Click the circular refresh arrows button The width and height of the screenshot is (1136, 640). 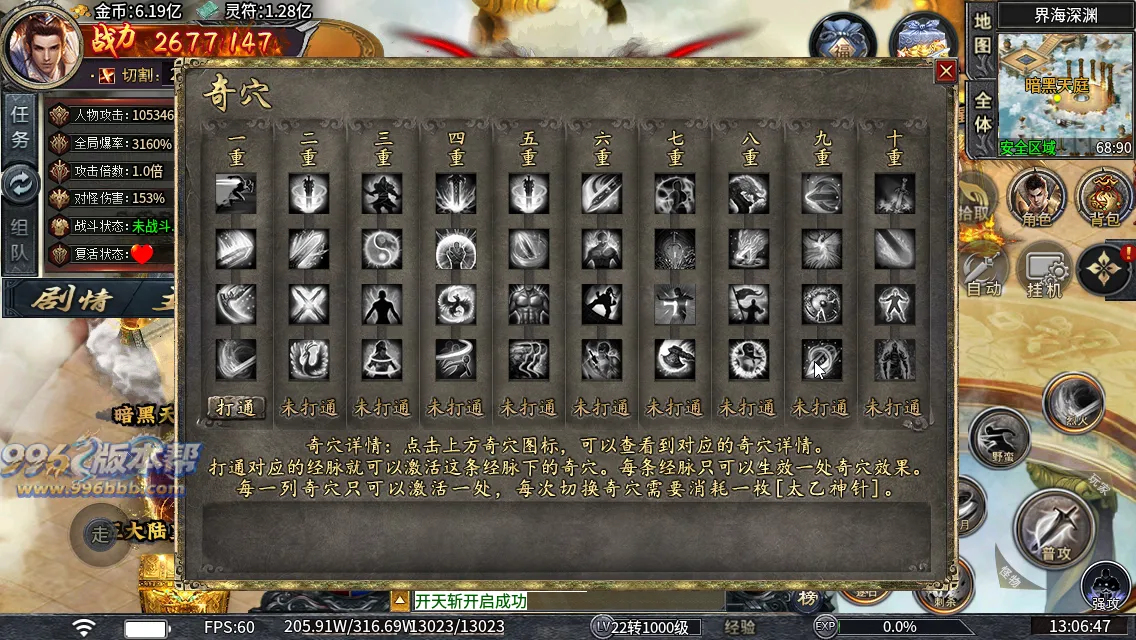point(20,184)
